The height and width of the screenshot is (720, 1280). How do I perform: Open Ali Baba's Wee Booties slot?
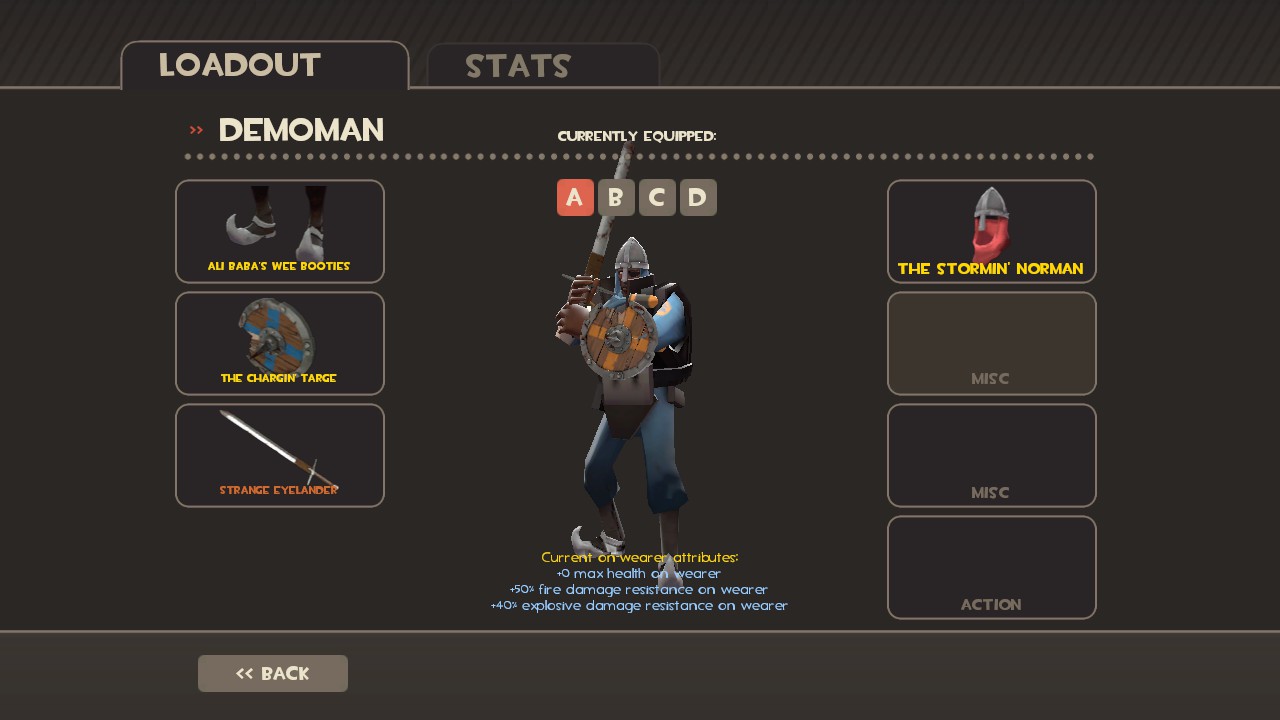pyautogui.click(x=280, y=231)
